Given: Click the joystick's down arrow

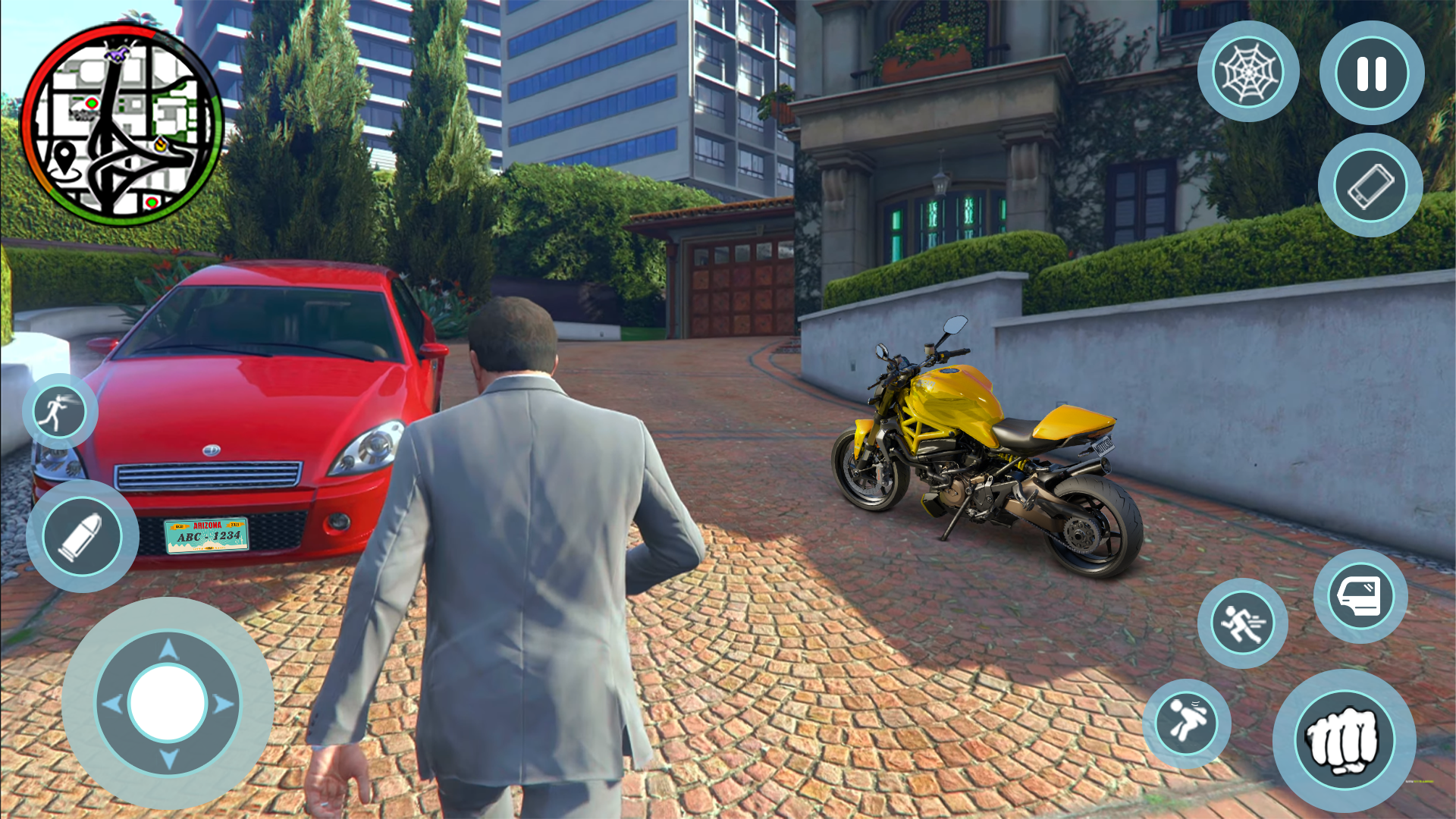Looking at the screenshot, I should (x=168, y=758).
